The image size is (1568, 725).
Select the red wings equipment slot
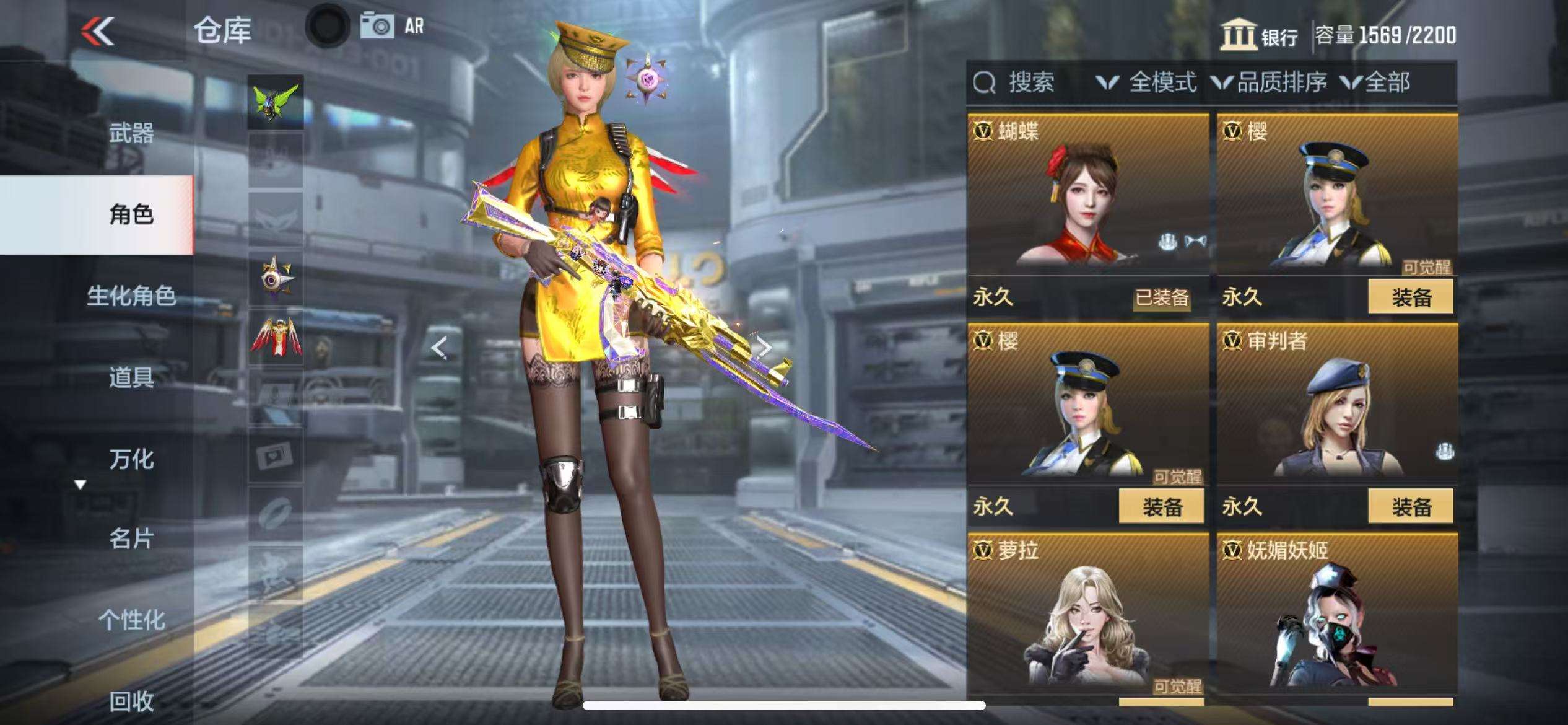coord(276,338)
